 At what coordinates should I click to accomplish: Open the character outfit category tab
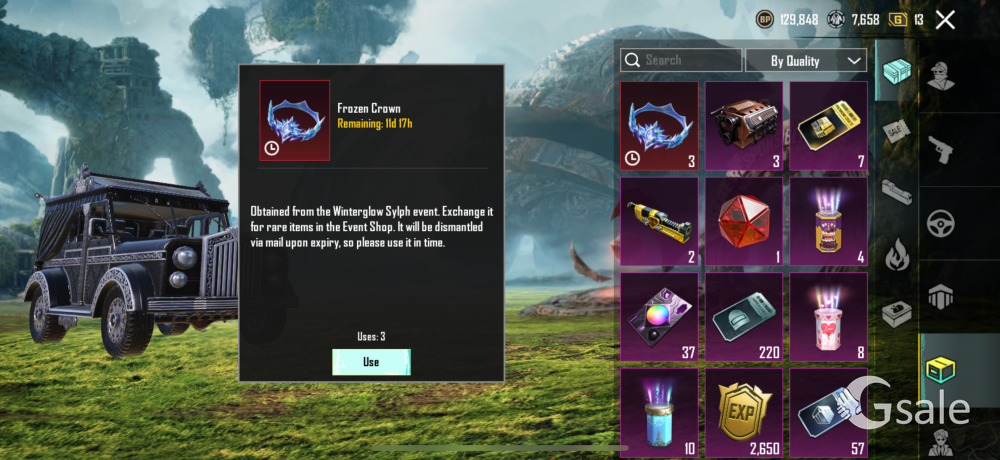coord(941,75)
